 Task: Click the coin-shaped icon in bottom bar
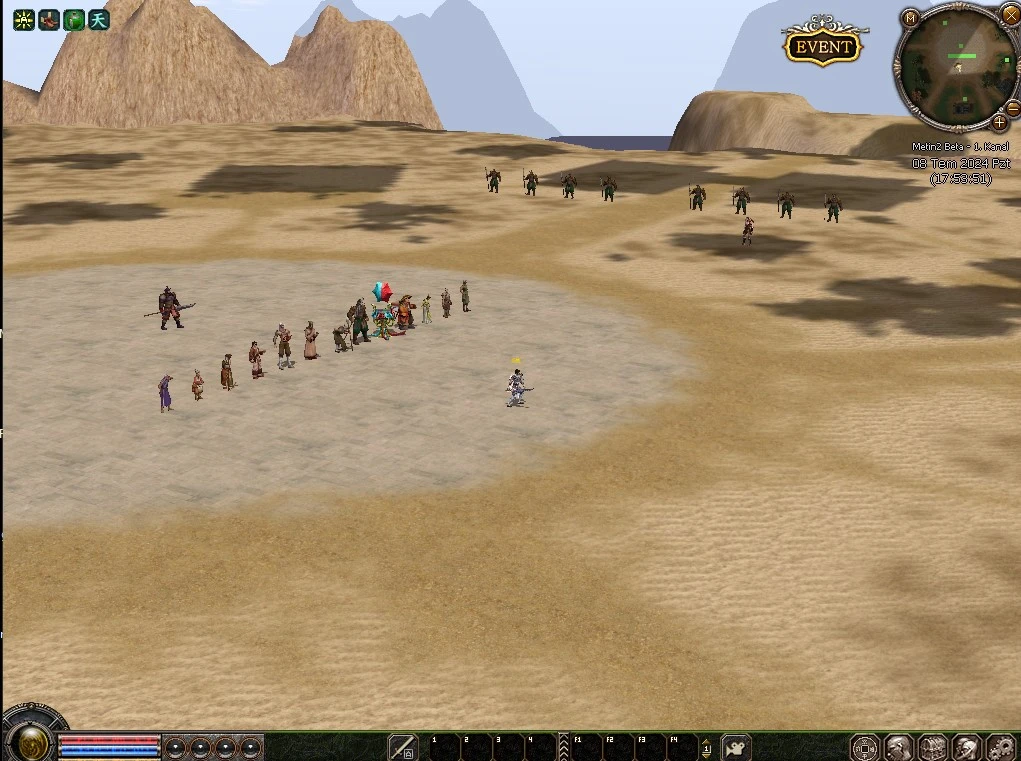point(865,747)
